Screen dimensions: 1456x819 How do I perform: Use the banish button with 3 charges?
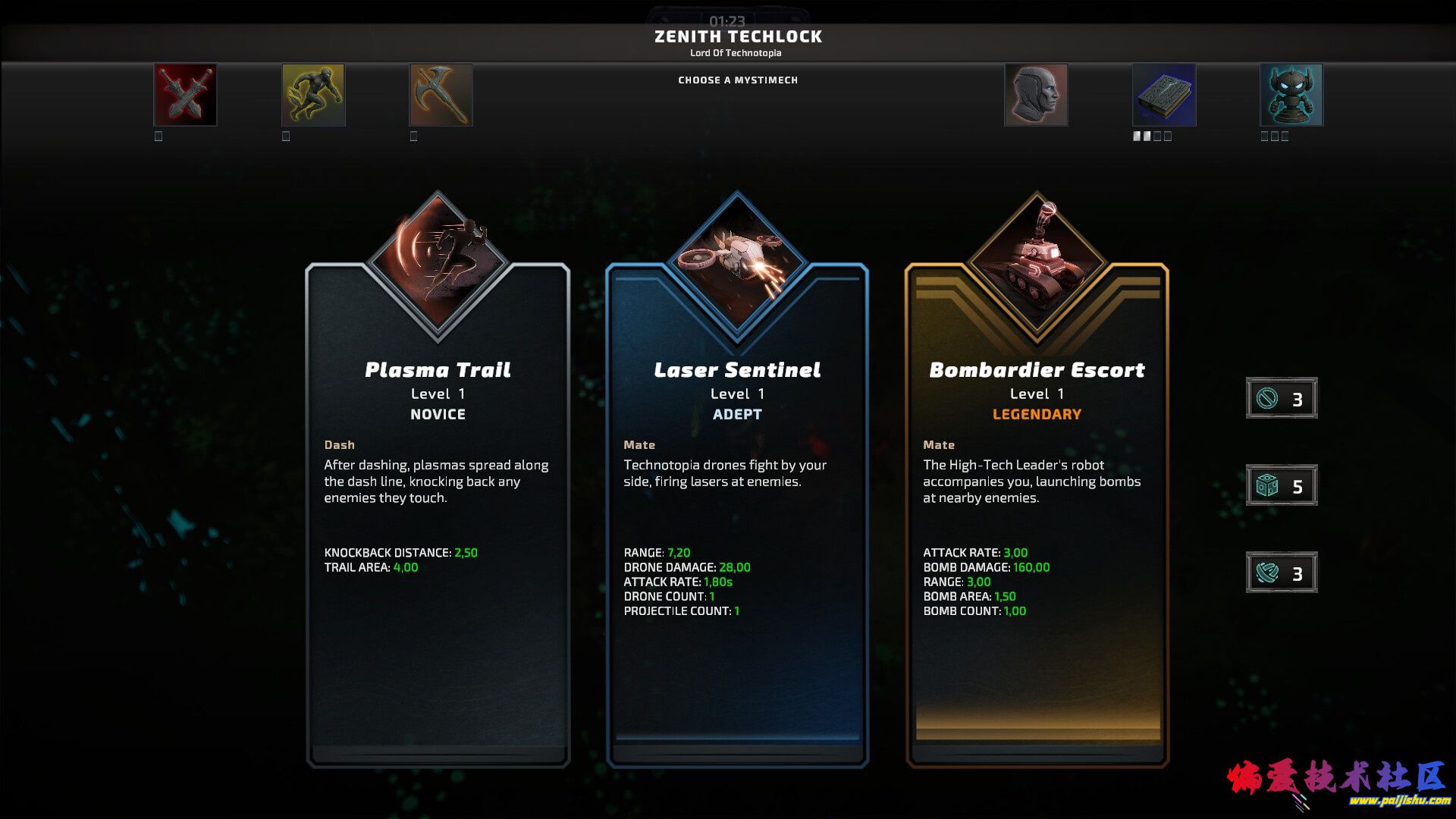coord(1282,398)
